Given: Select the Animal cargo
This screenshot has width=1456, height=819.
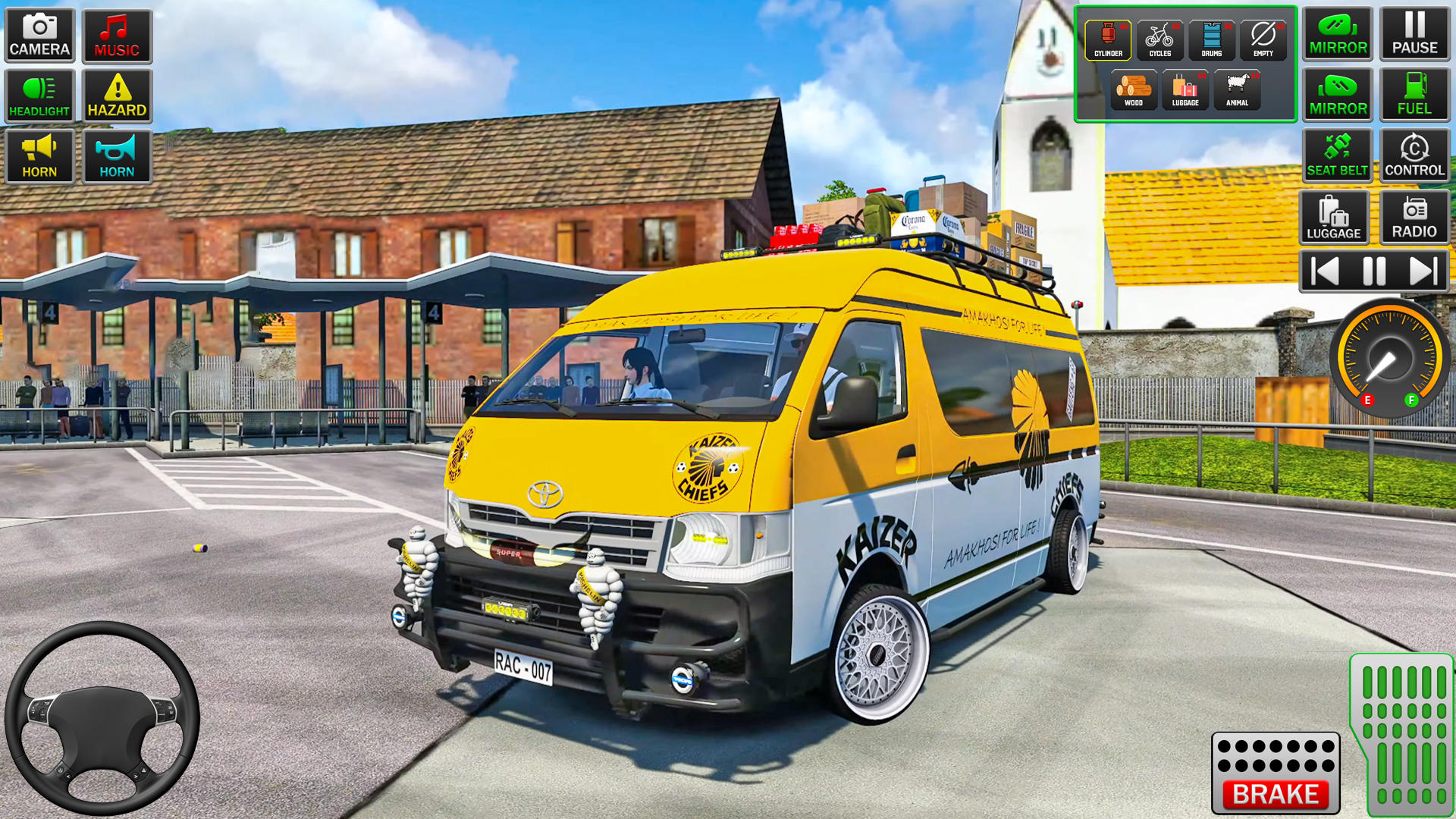Looking at the screenshot, I should (x=1236, y=89).
